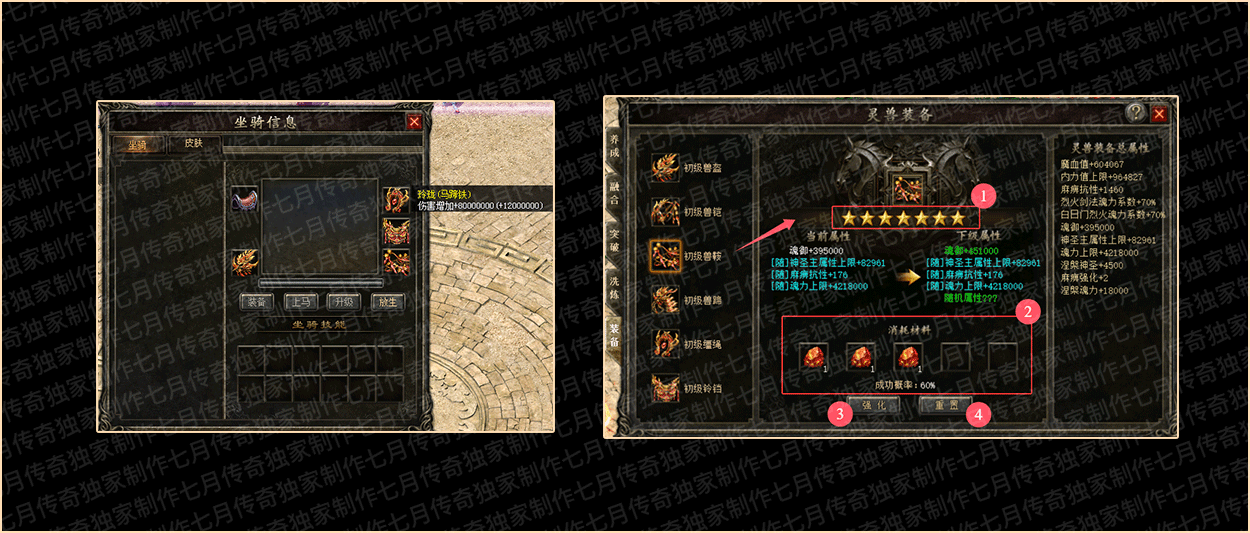Pick the 初级缰绳 equipment entry

[x=690, y=344]
